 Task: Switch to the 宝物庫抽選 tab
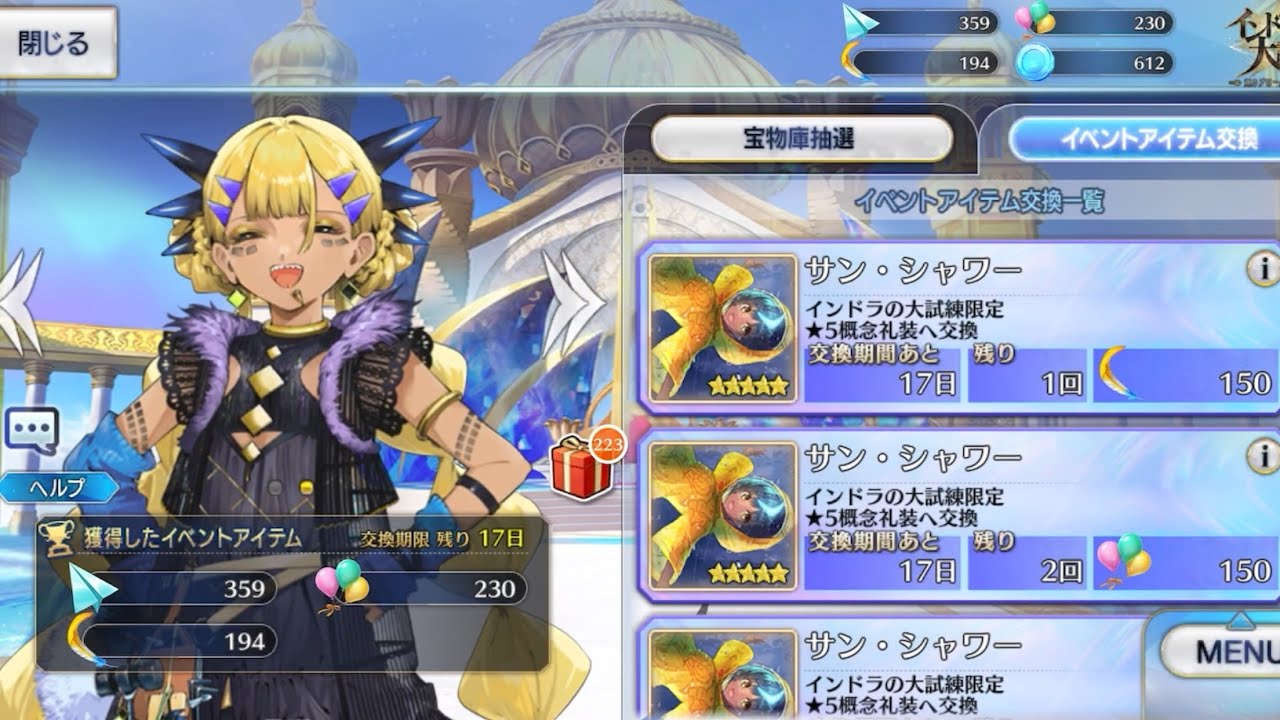pos(801,138)
